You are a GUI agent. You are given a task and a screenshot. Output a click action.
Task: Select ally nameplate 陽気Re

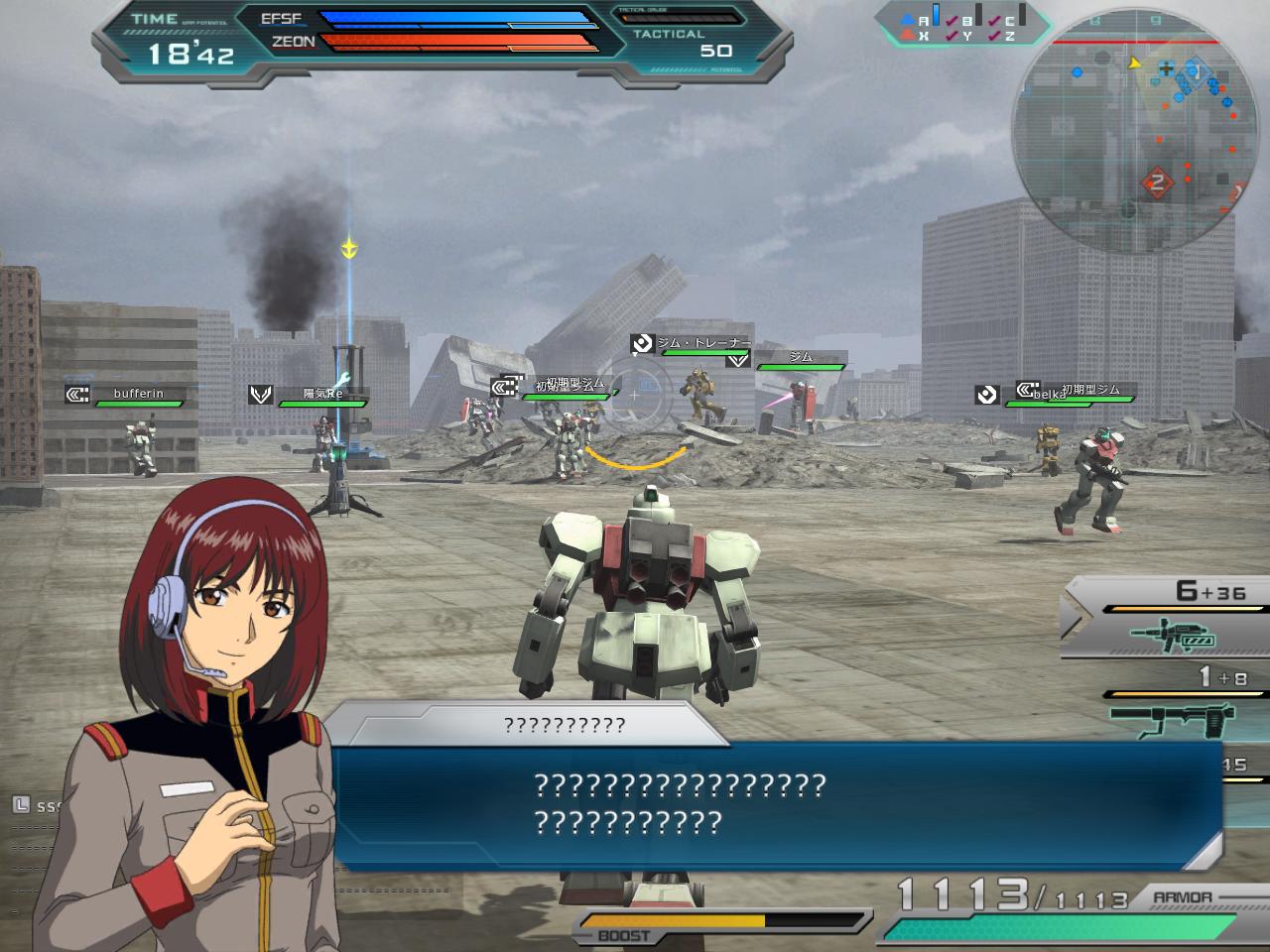coord(319,395)
